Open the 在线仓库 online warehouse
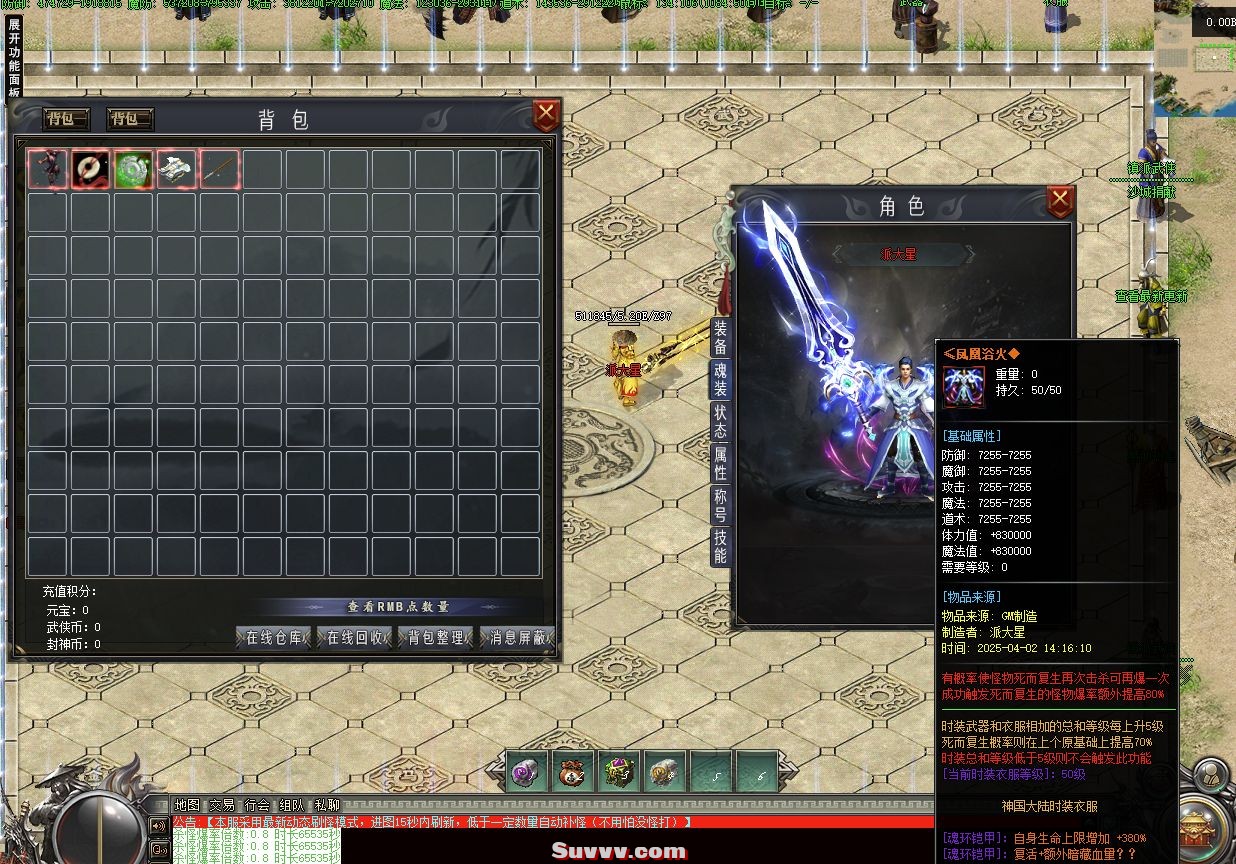 coord(273,638)
